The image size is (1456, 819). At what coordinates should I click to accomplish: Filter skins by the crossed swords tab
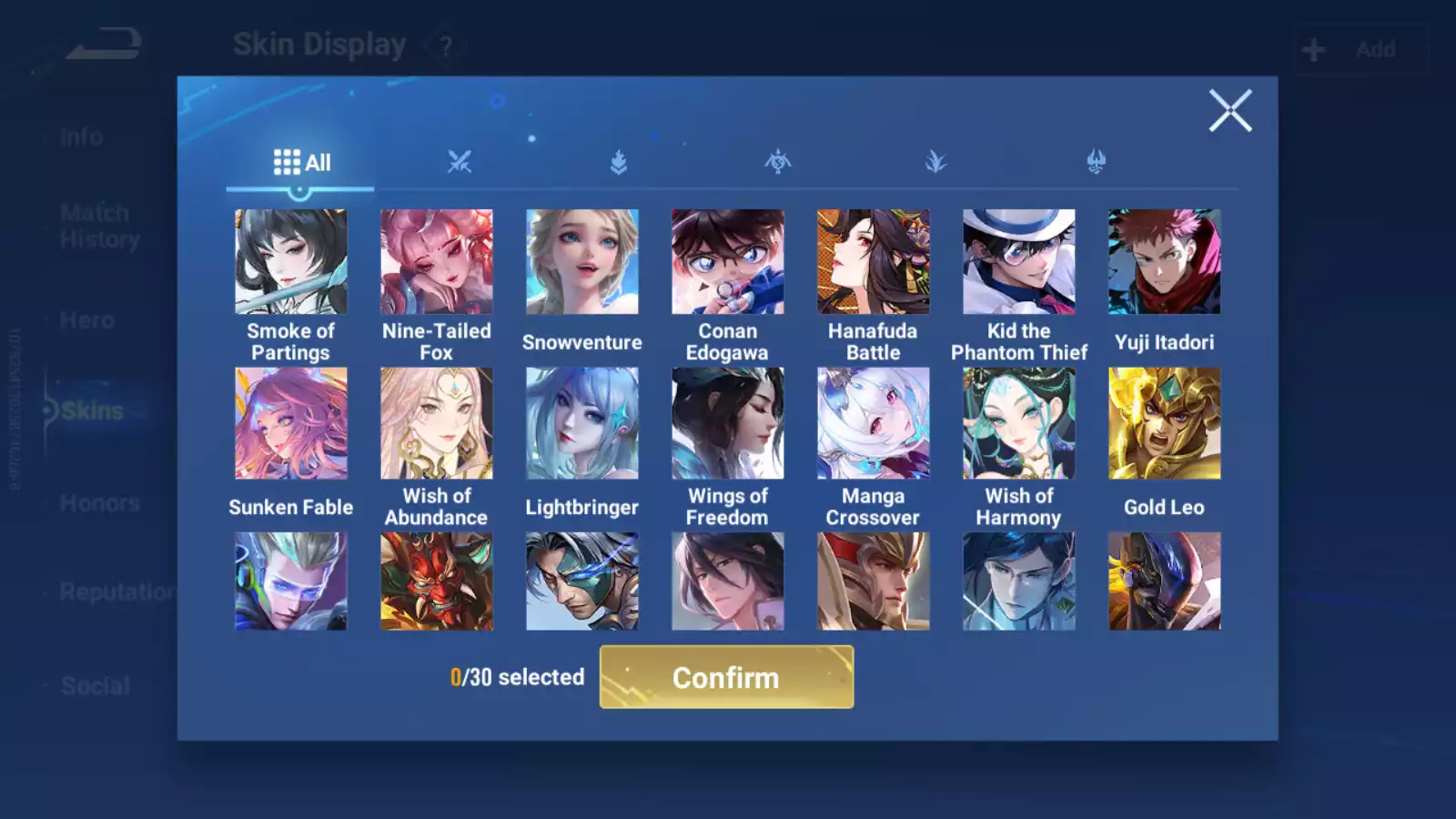(460, 163)
